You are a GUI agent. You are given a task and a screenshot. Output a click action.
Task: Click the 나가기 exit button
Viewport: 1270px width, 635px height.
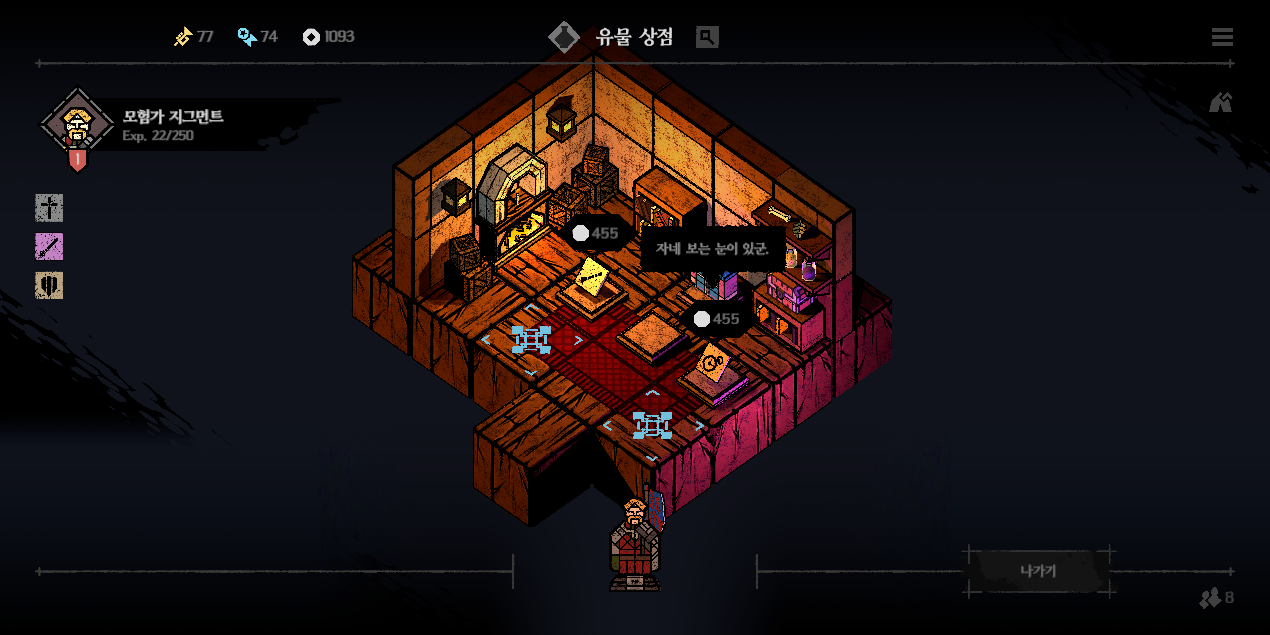[x=1038, y=571]
